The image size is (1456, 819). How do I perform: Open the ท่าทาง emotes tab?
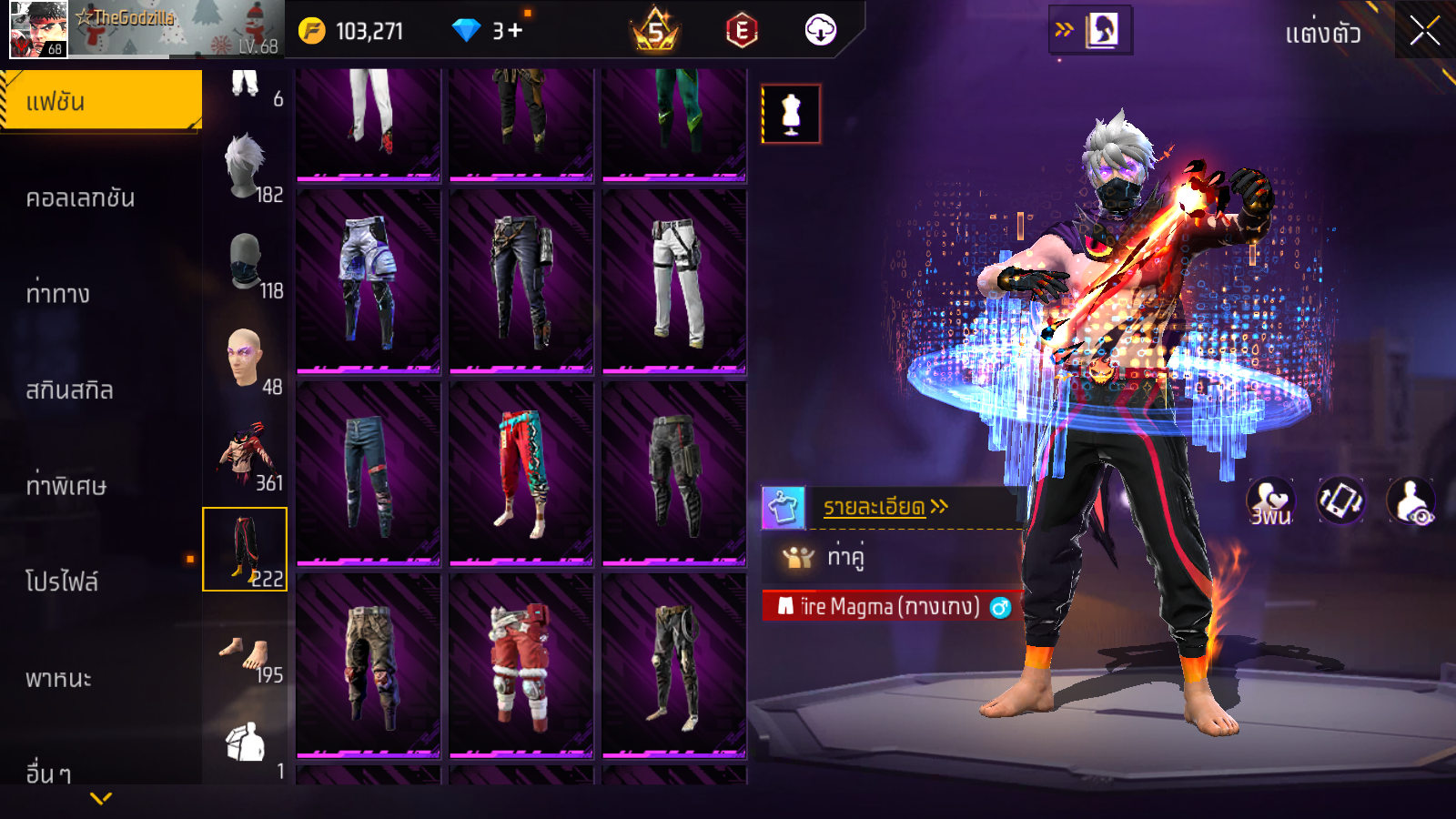pyautogui.click(x=58, y=294)
